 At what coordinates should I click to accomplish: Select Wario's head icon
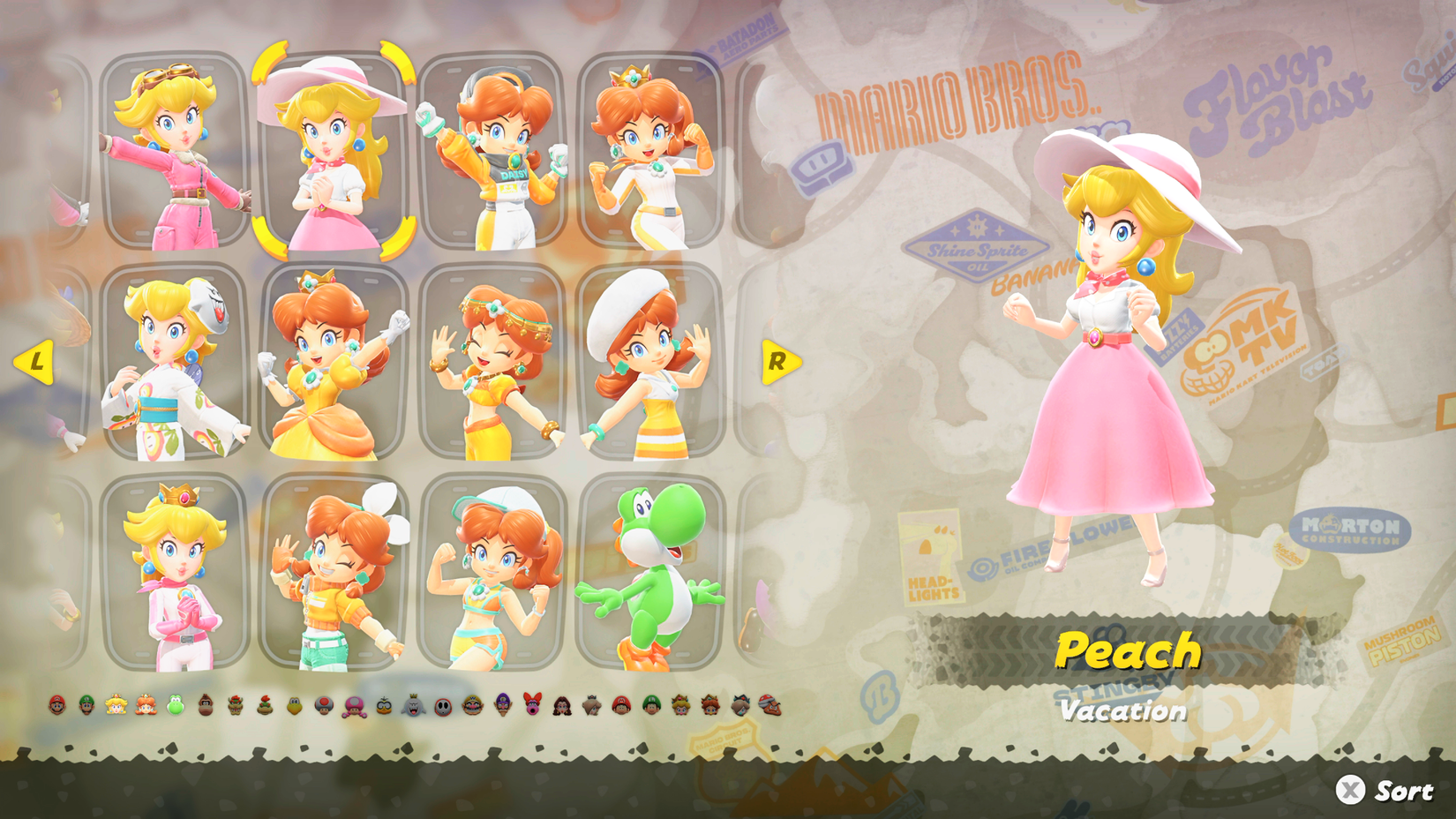472,704
